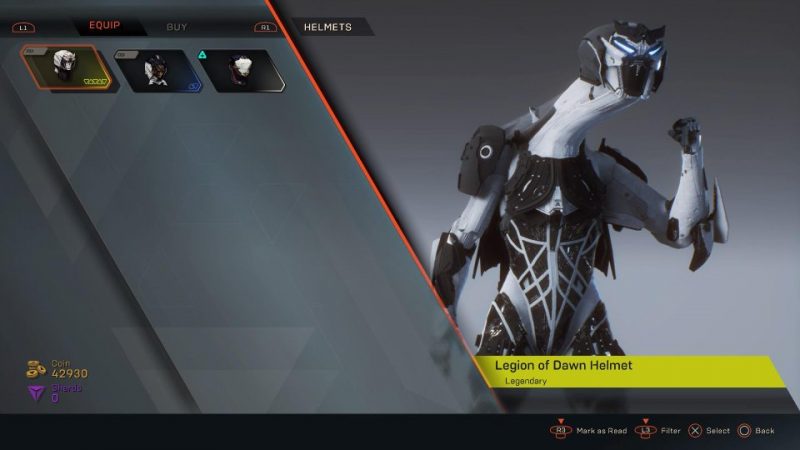Select the highlighted Legion of Dawn helmet tile

coord(68,69)
